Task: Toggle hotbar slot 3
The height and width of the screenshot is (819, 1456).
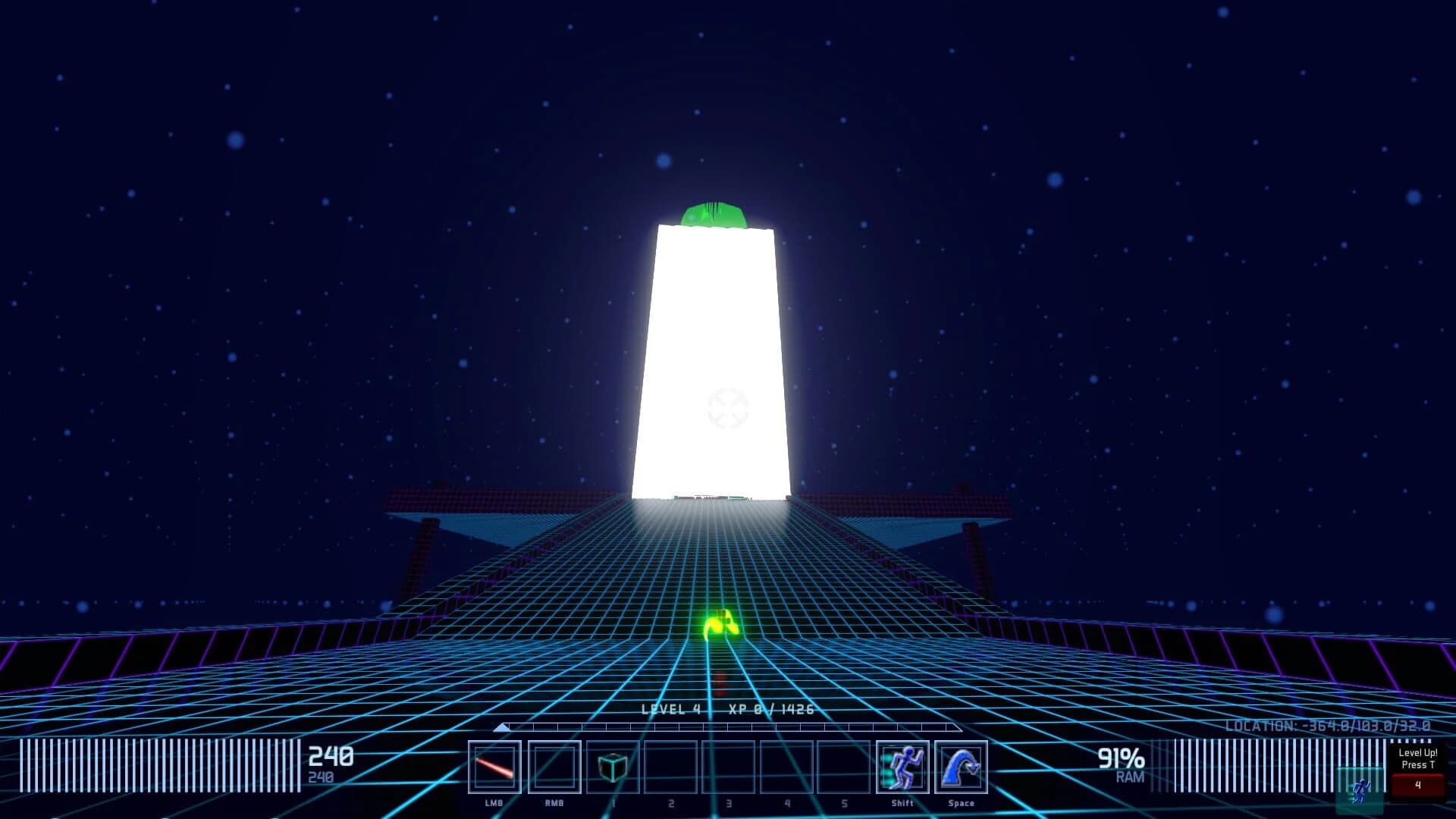Action: 728,766
